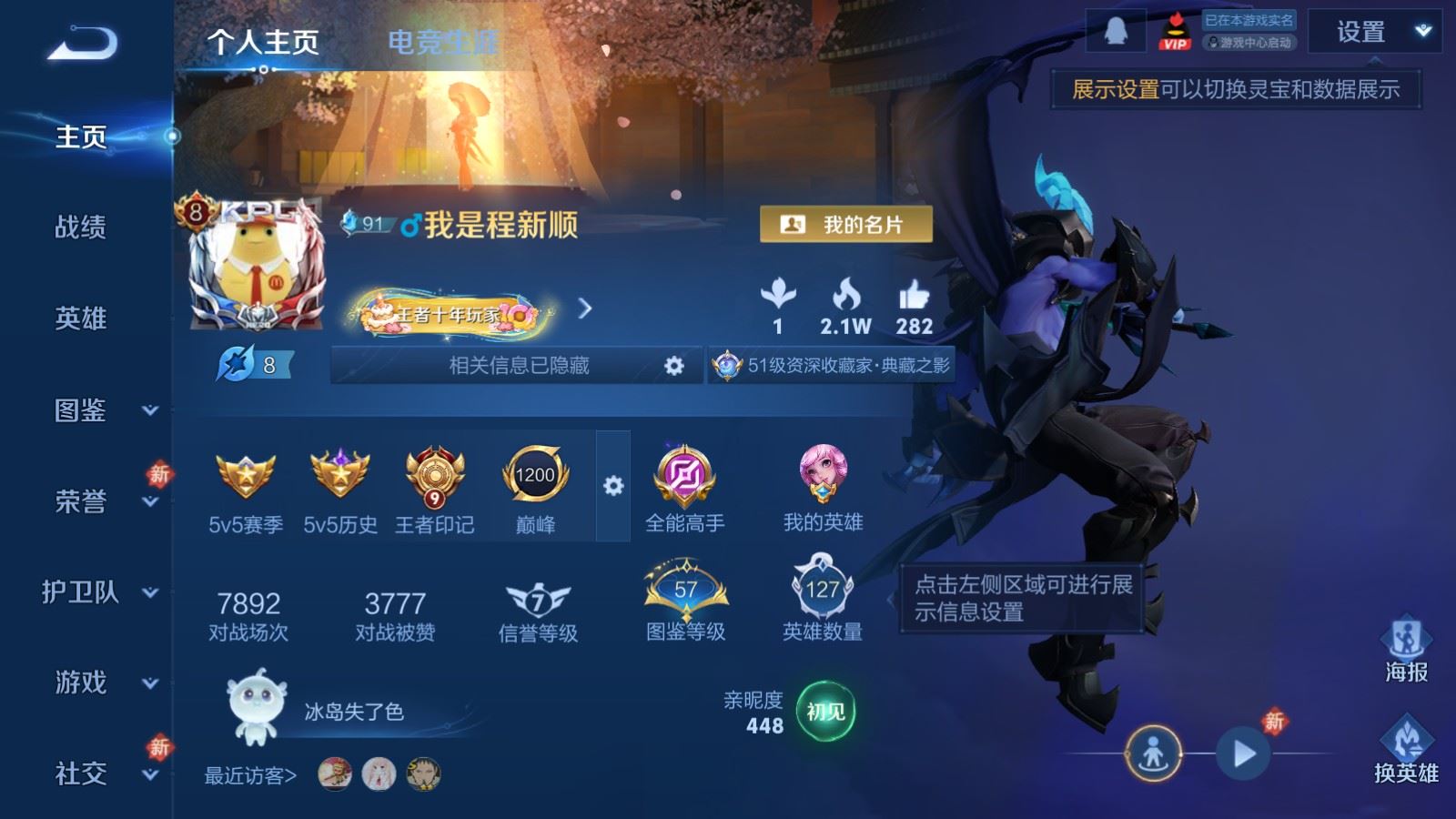The width and height of the screenshot is (1456, 819).
Task: Click the 我的名片 button
Action: (845, 225)
